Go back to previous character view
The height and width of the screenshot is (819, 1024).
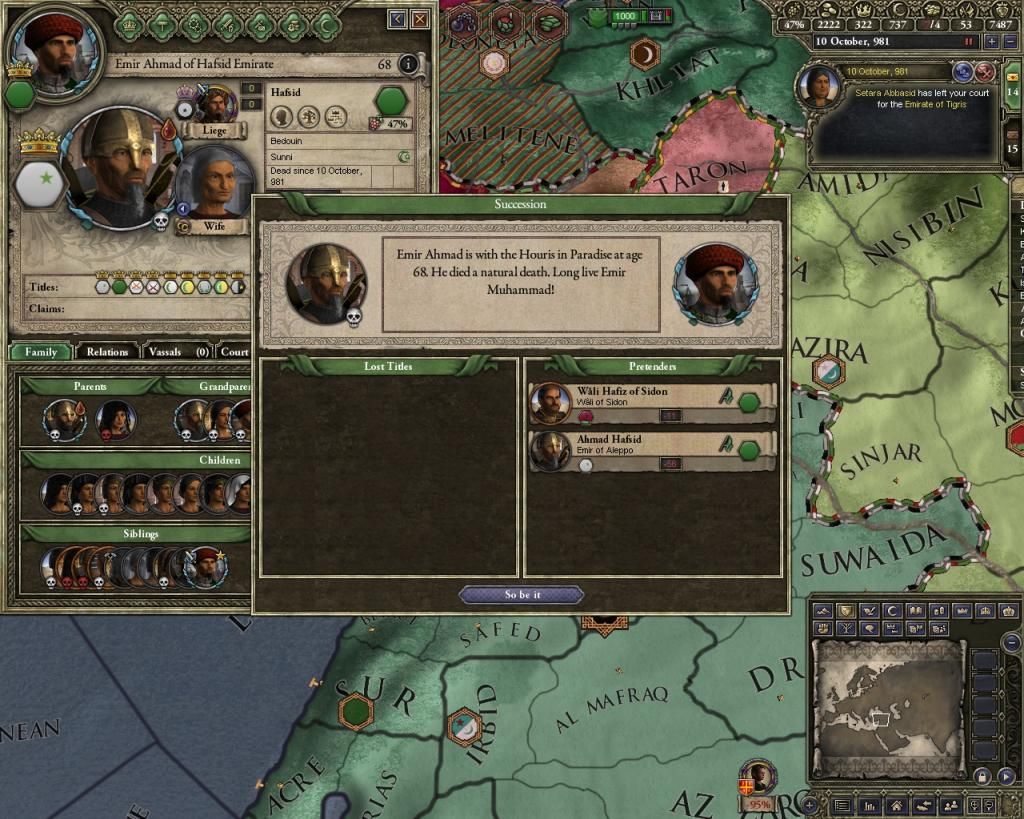(x=397, y=18)
